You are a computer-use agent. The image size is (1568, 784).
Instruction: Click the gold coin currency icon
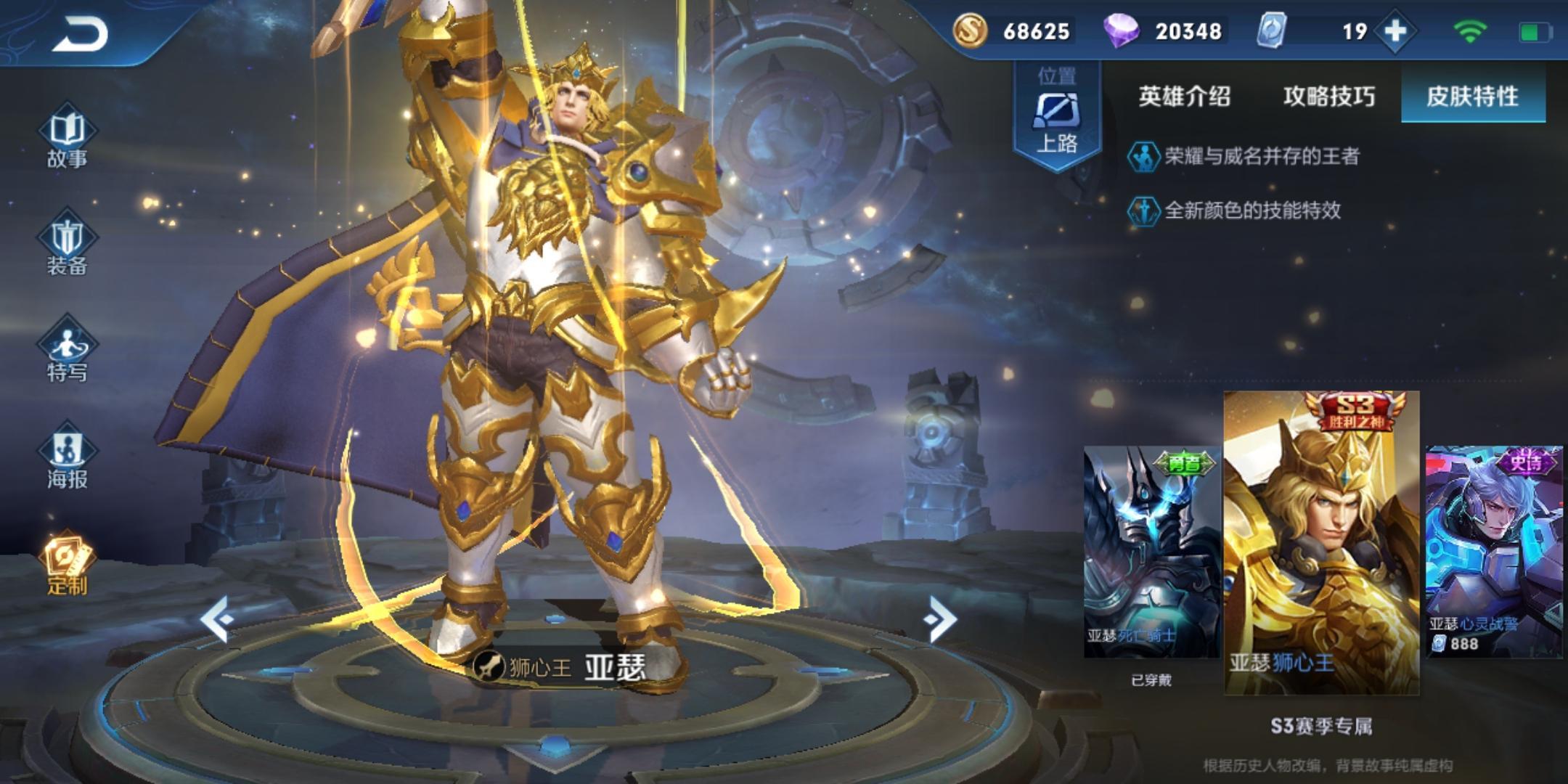click(x=970, y=31)
